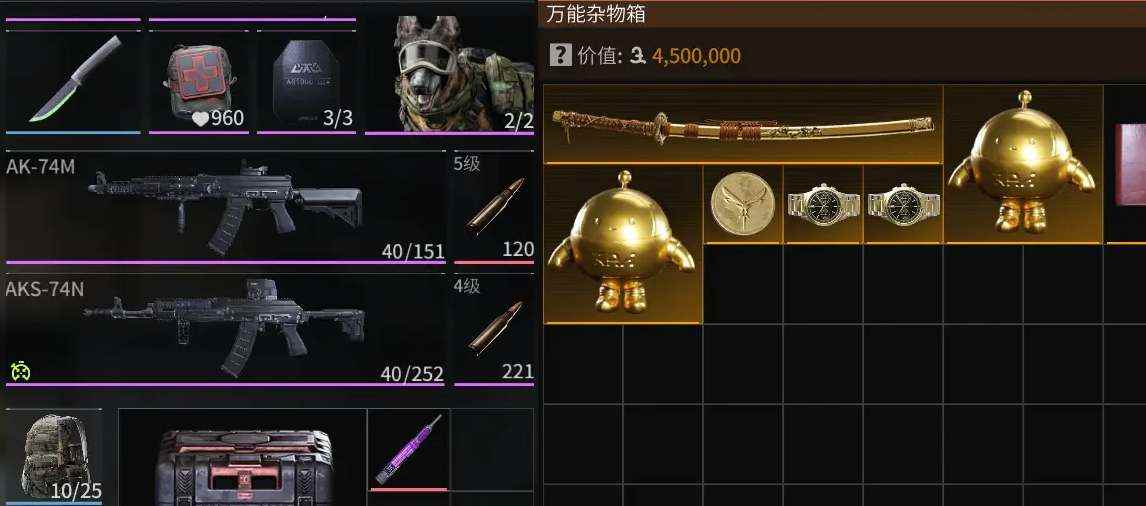This screenshot has height=506, width=1146.
Task: Click the purple syringe injector slot
Action: 409,449
